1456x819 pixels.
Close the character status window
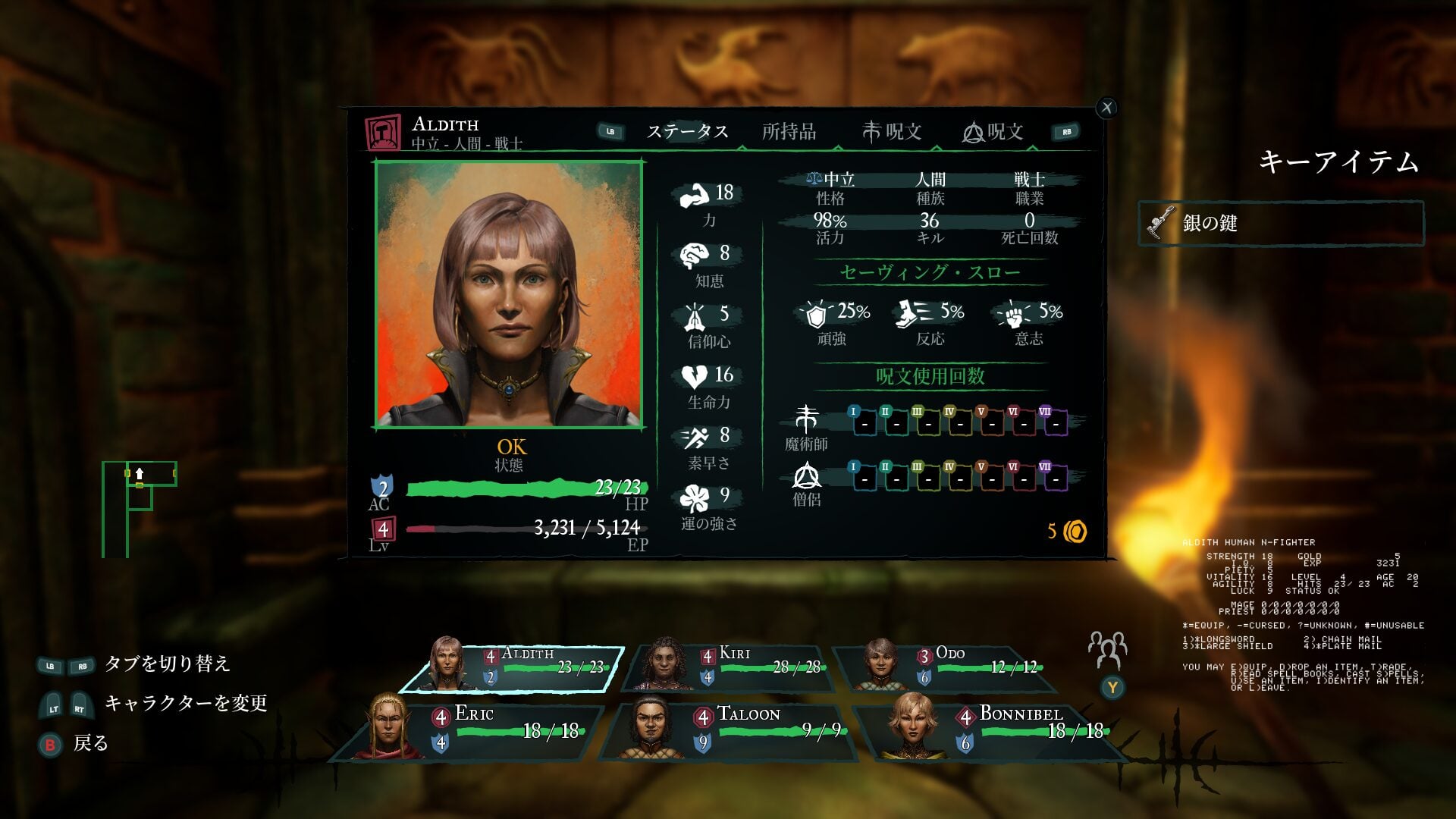pyautogui.click(x=1107, y=108)
